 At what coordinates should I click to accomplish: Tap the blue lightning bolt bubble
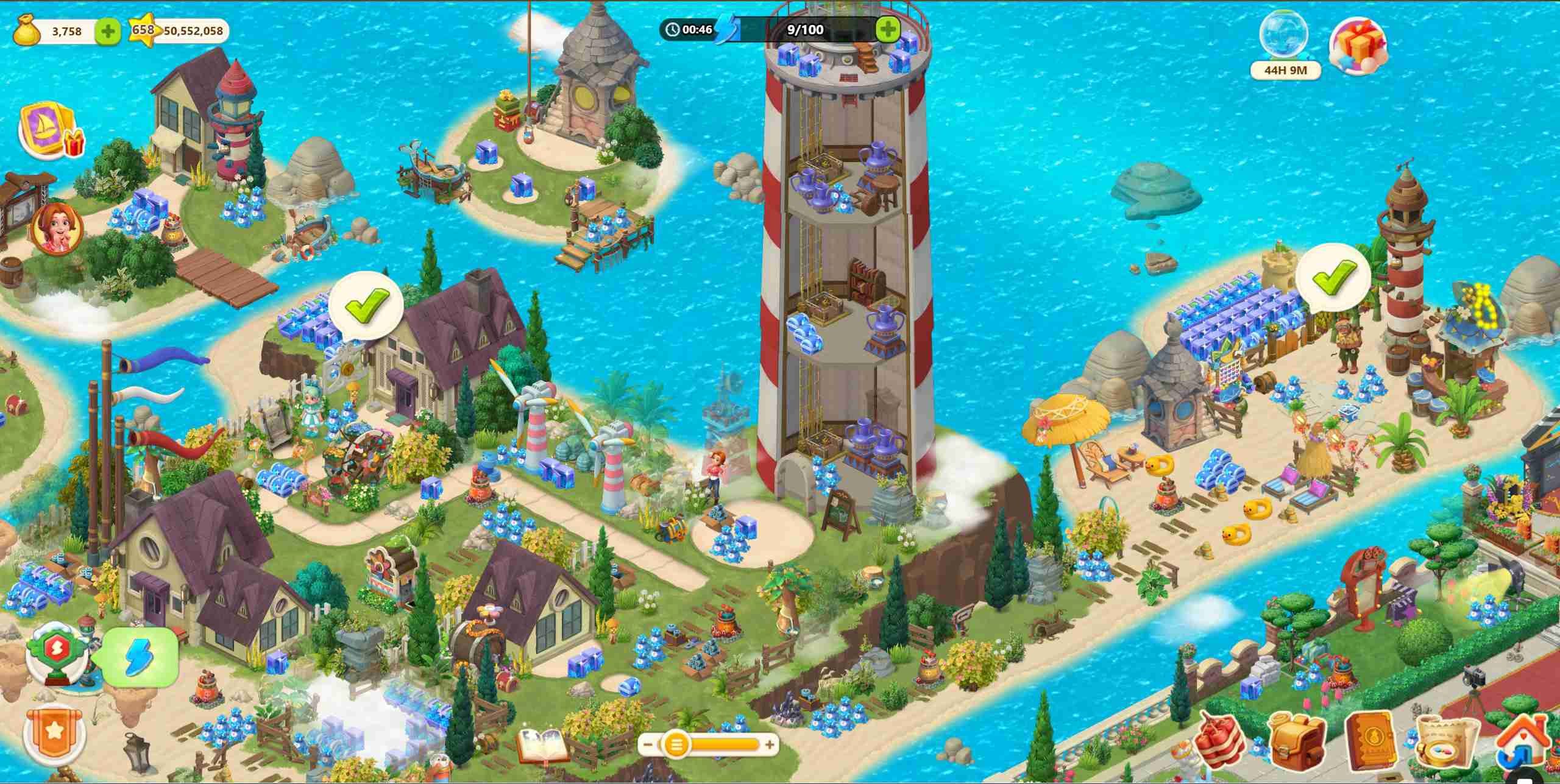coord(141,658)
